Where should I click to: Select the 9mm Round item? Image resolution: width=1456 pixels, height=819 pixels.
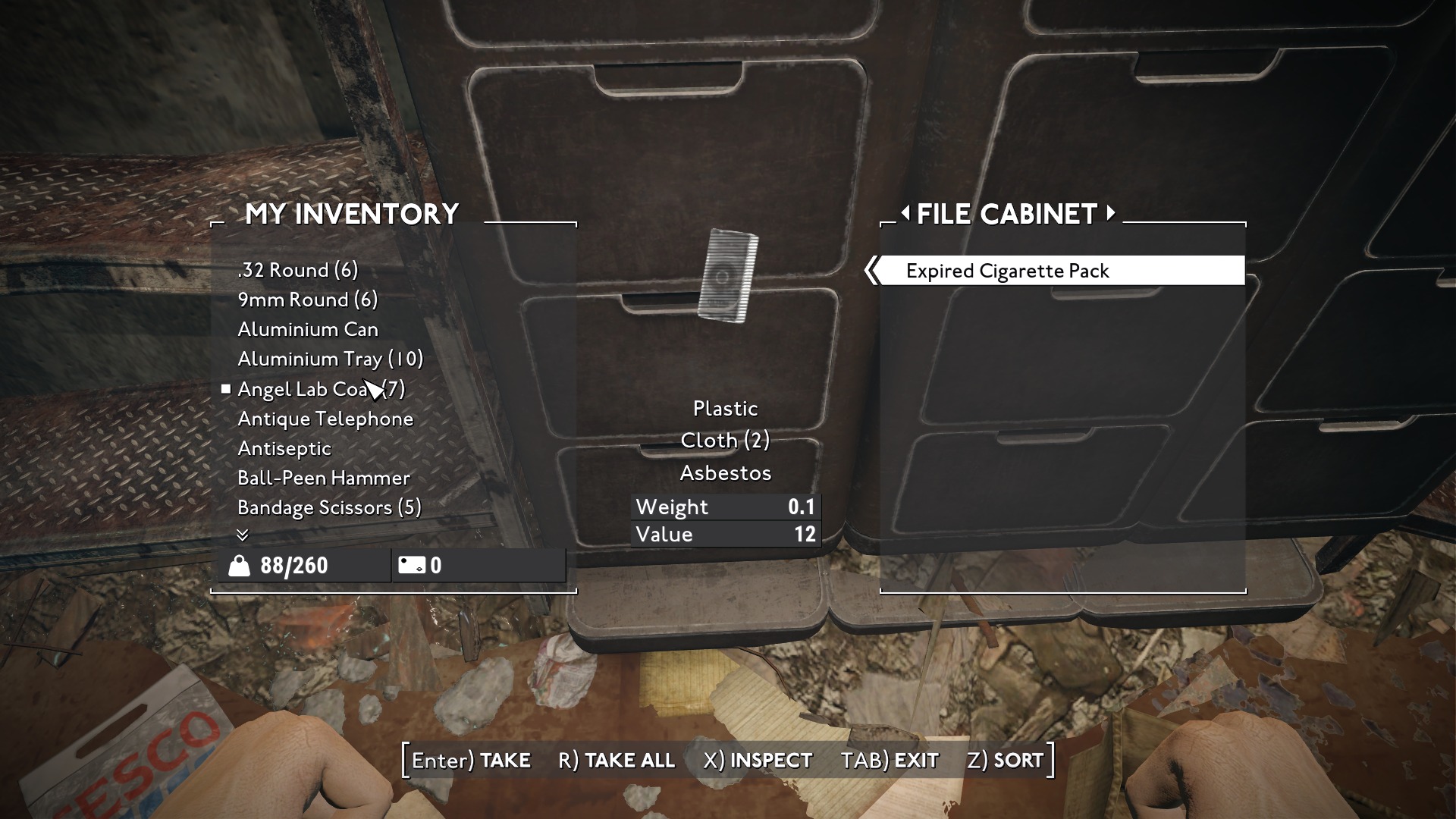pyautogui.click(x=307, y=300)
